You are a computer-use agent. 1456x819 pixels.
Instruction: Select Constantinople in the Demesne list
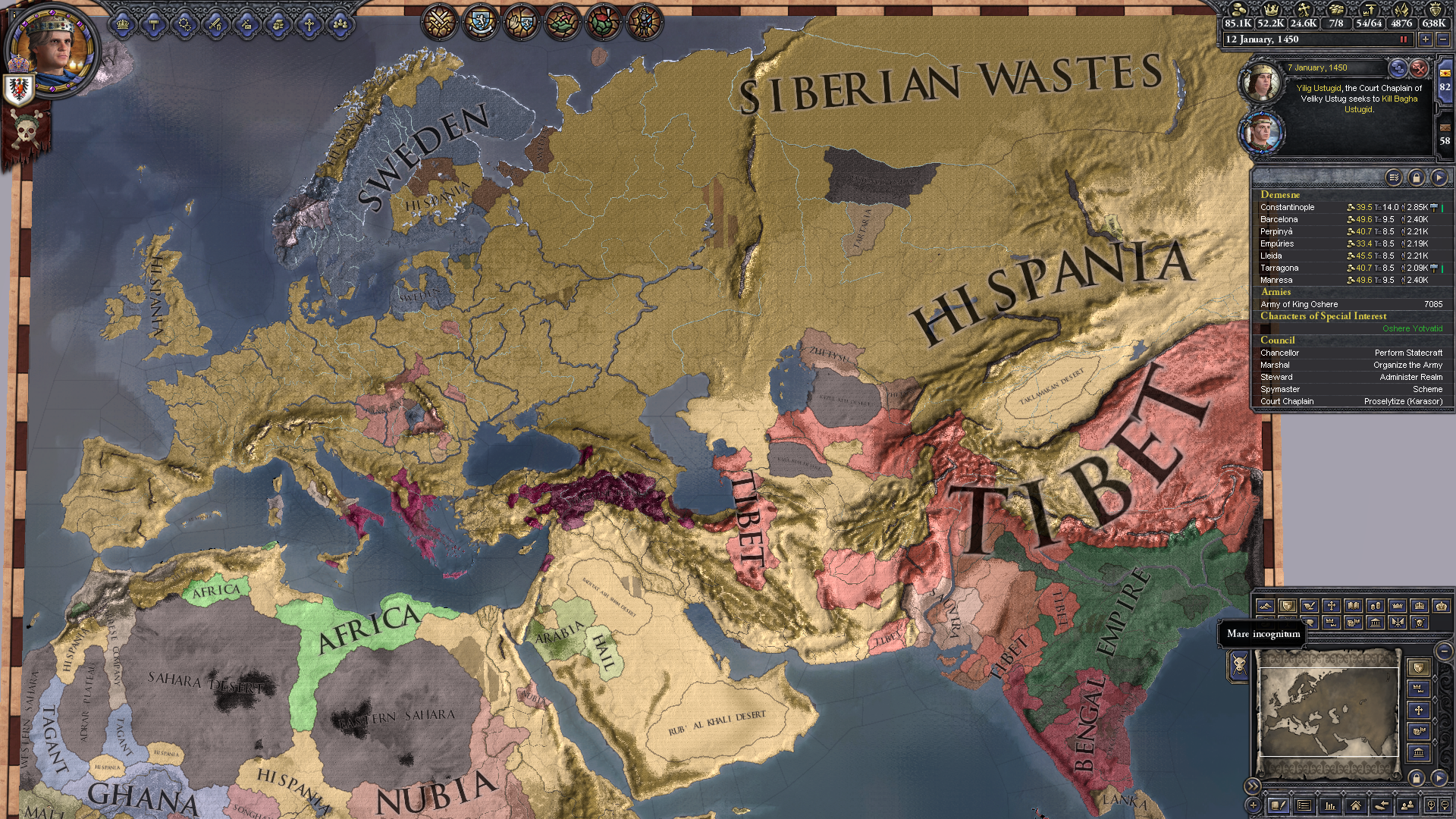[x=1288, y=207]
